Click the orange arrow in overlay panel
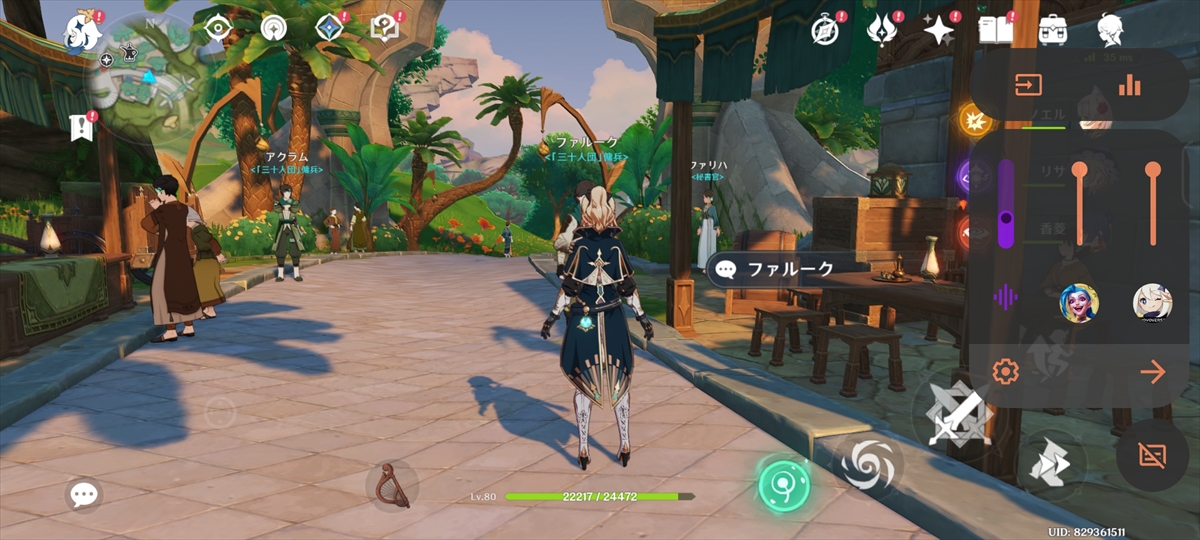The image size is (1200, 540). 1152,373
